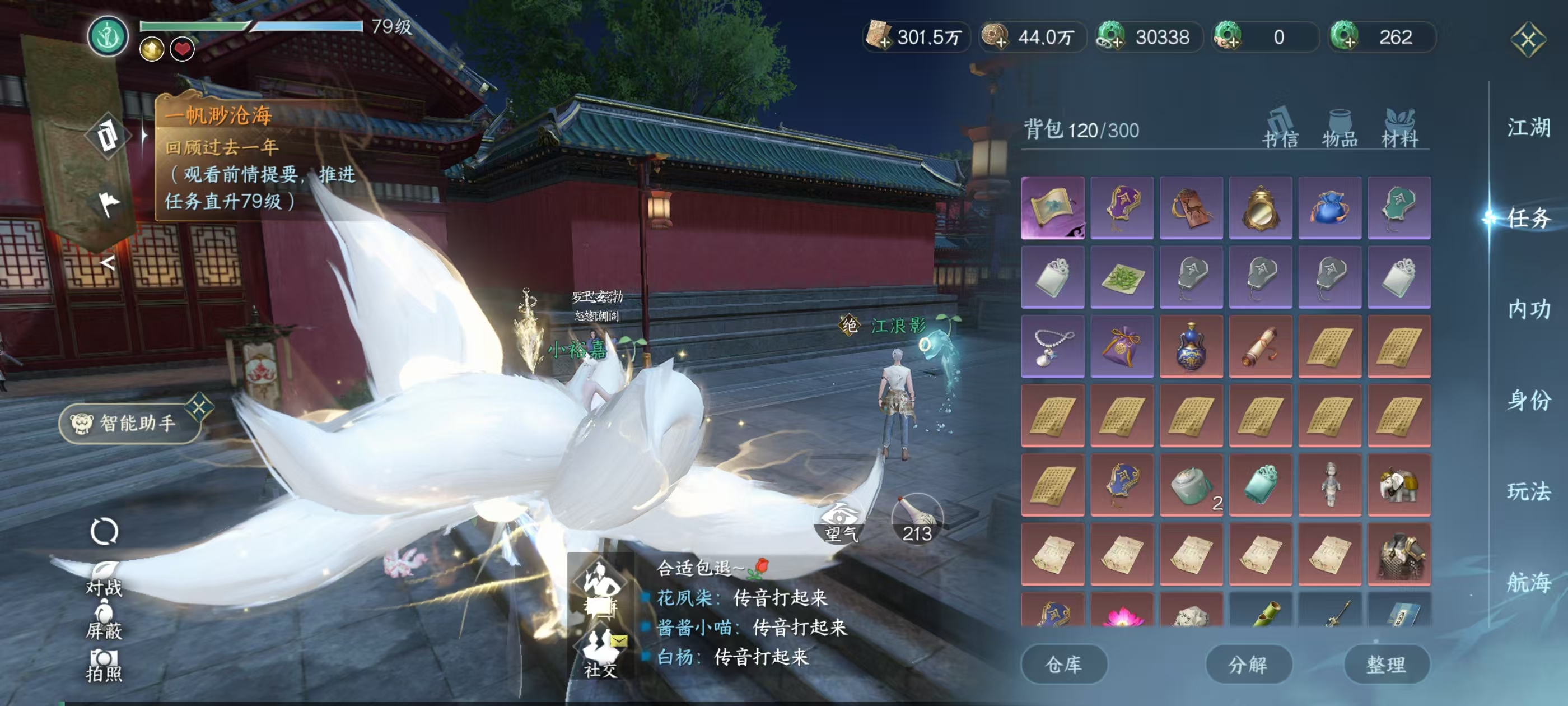Tap the 拍照 camera button
Viewport: 1568px width, 706px height.
(104, 665)
